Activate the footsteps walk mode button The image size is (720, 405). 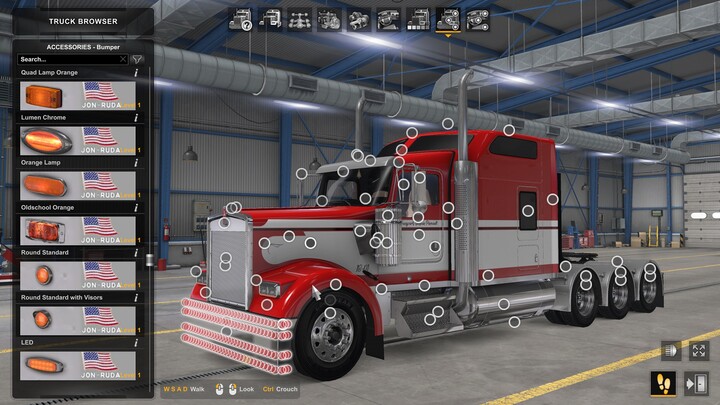662,382
